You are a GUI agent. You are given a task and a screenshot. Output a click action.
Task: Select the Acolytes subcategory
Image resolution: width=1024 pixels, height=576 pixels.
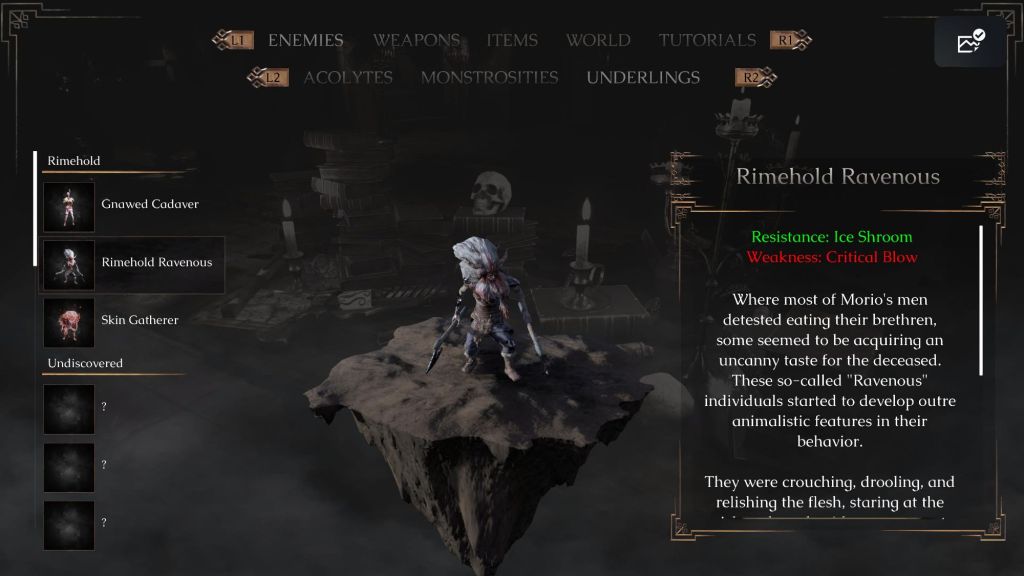pos(348,78)
